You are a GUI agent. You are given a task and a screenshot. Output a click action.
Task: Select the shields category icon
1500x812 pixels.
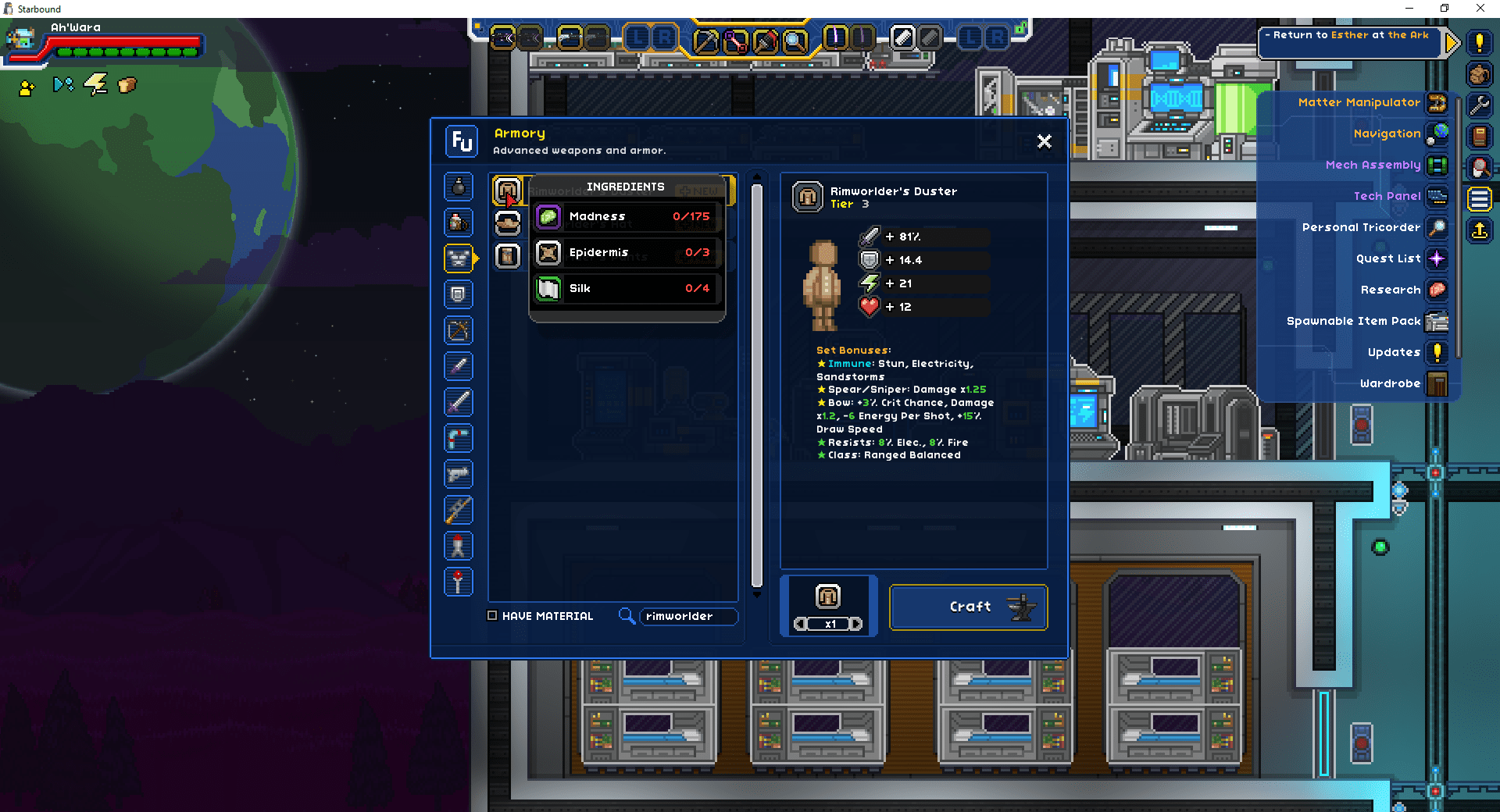click(459, 294)
